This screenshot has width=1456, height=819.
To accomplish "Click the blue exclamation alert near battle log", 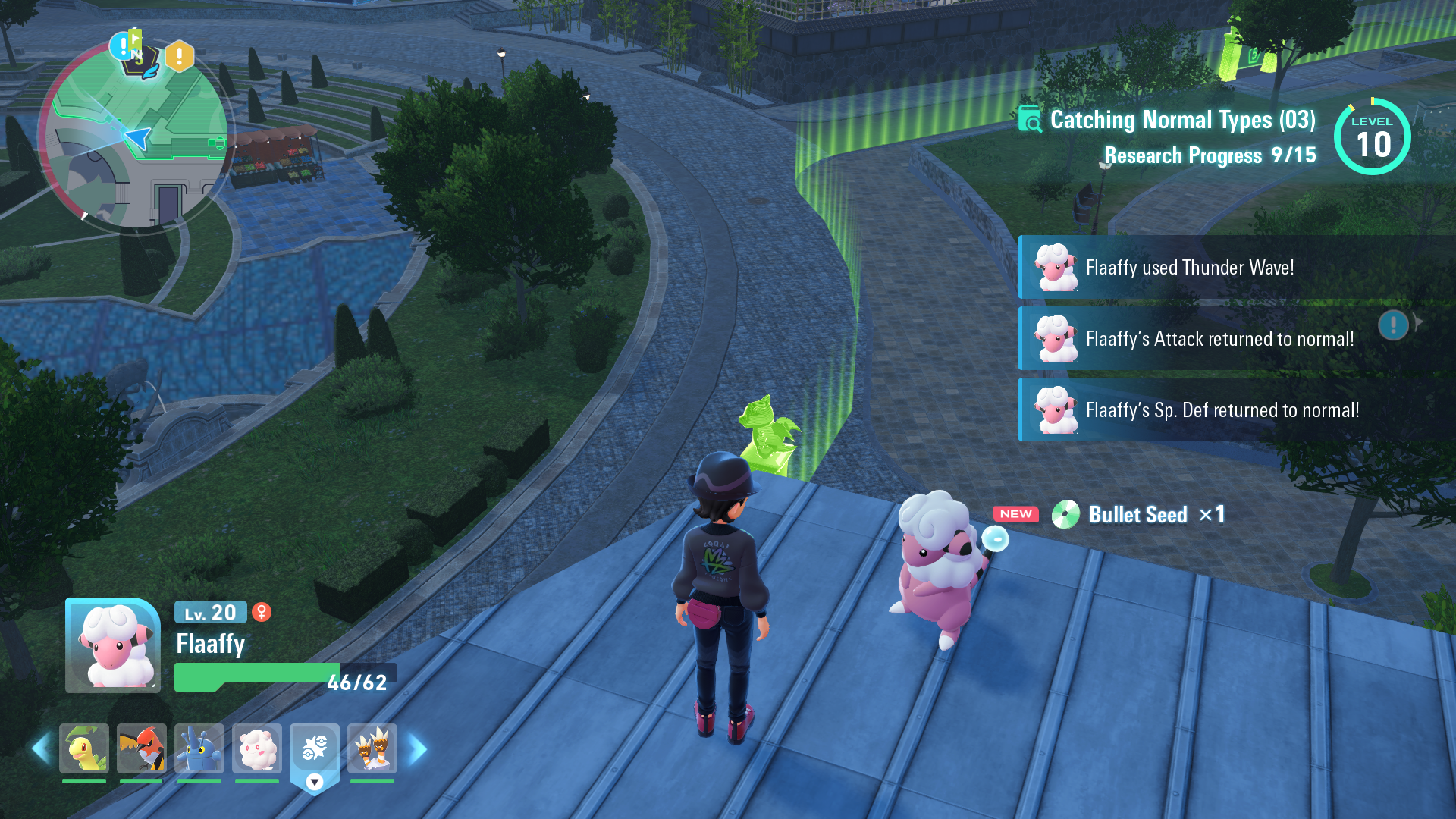I will click(x=1394, y=325).
